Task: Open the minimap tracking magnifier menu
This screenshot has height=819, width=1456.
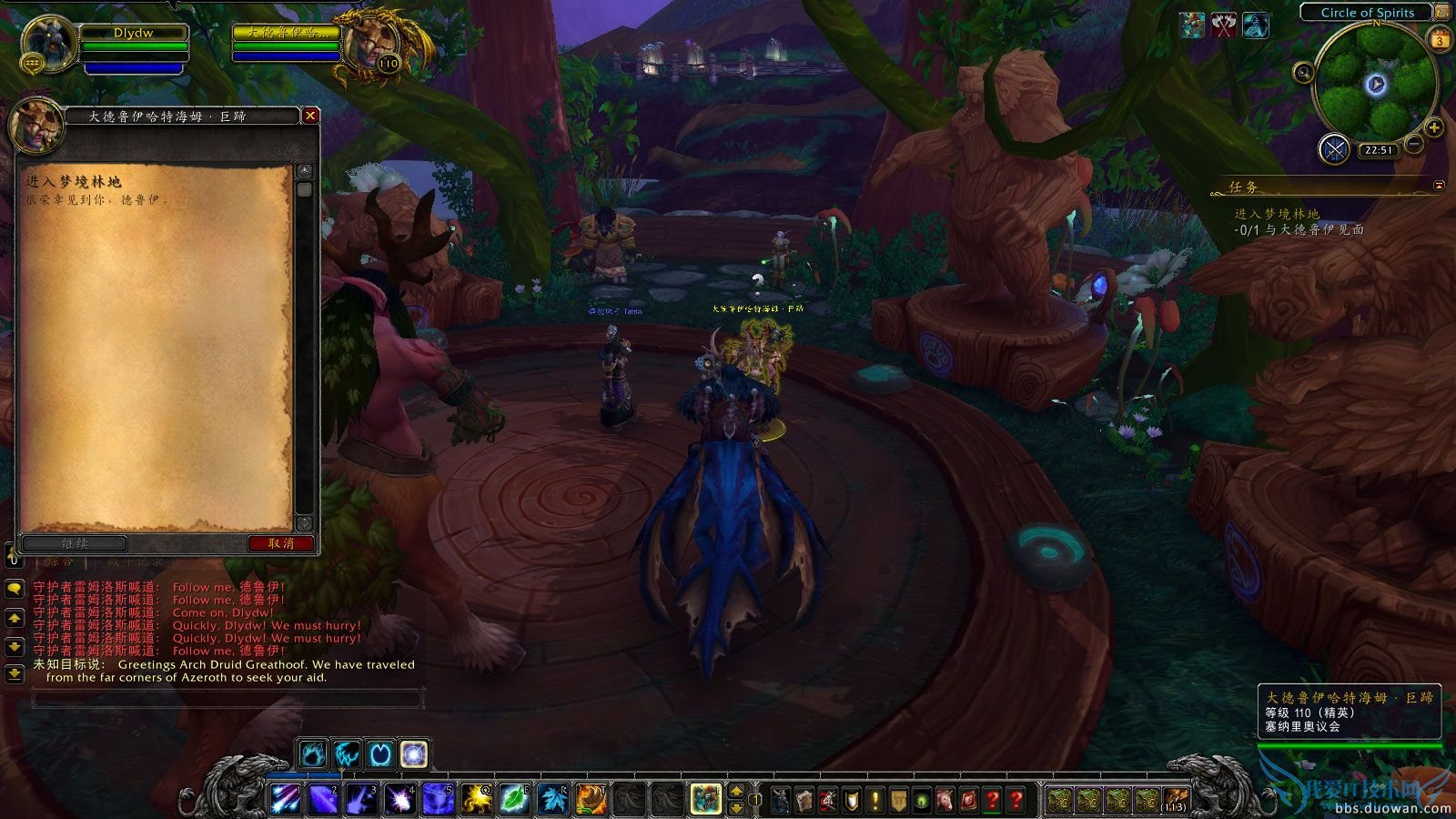Action: pos(1304,72)
